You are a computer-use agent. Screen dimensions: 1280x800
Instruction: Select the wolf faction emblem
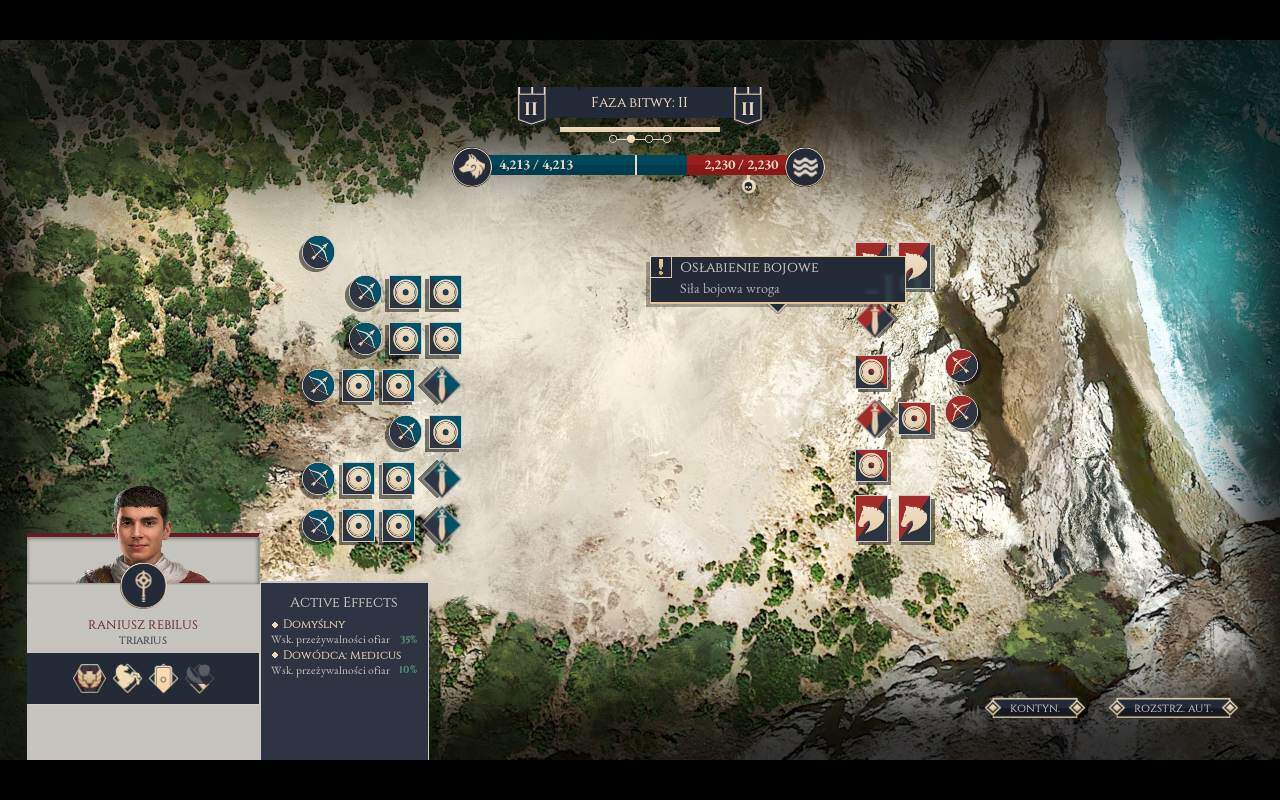click(x=471, y=167)
